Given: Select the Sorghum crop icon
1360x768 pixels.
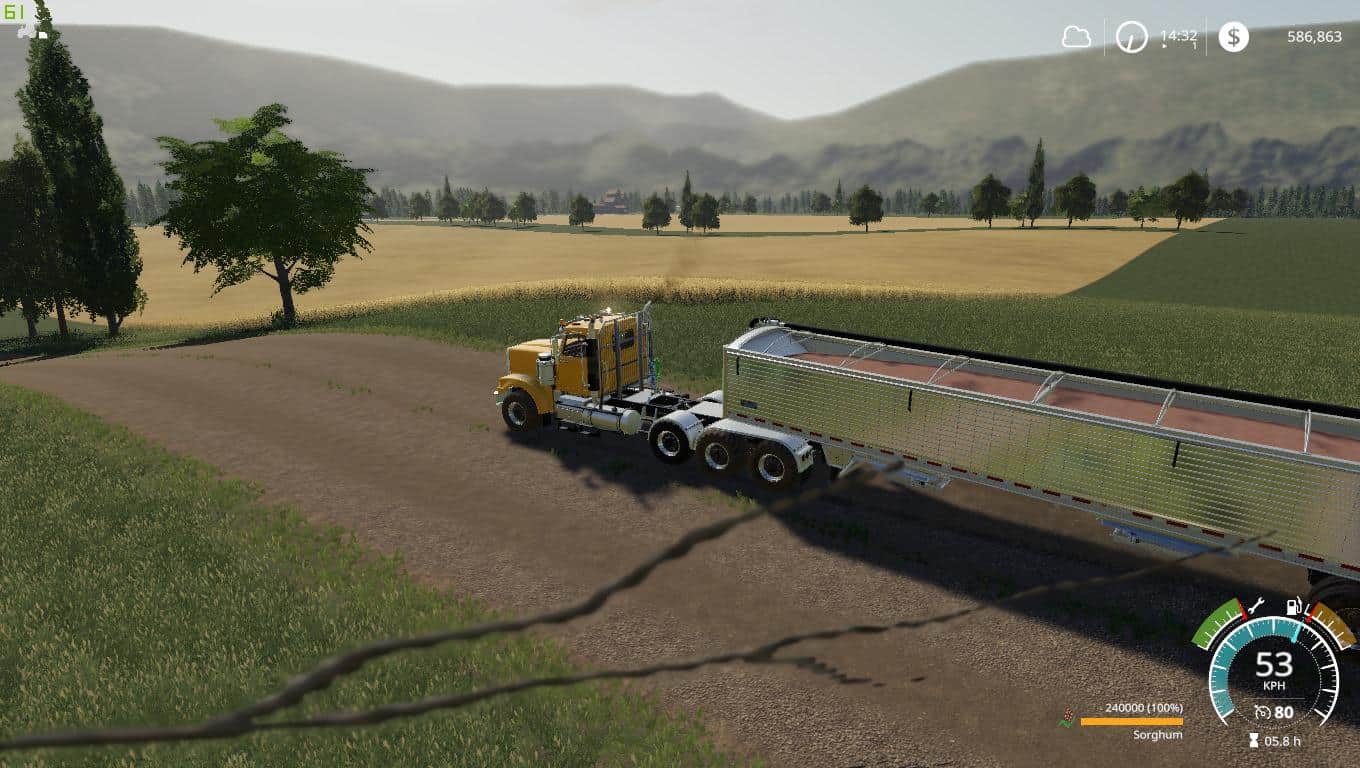Looking at the screenshot, I should click(x=1066, y=717).
